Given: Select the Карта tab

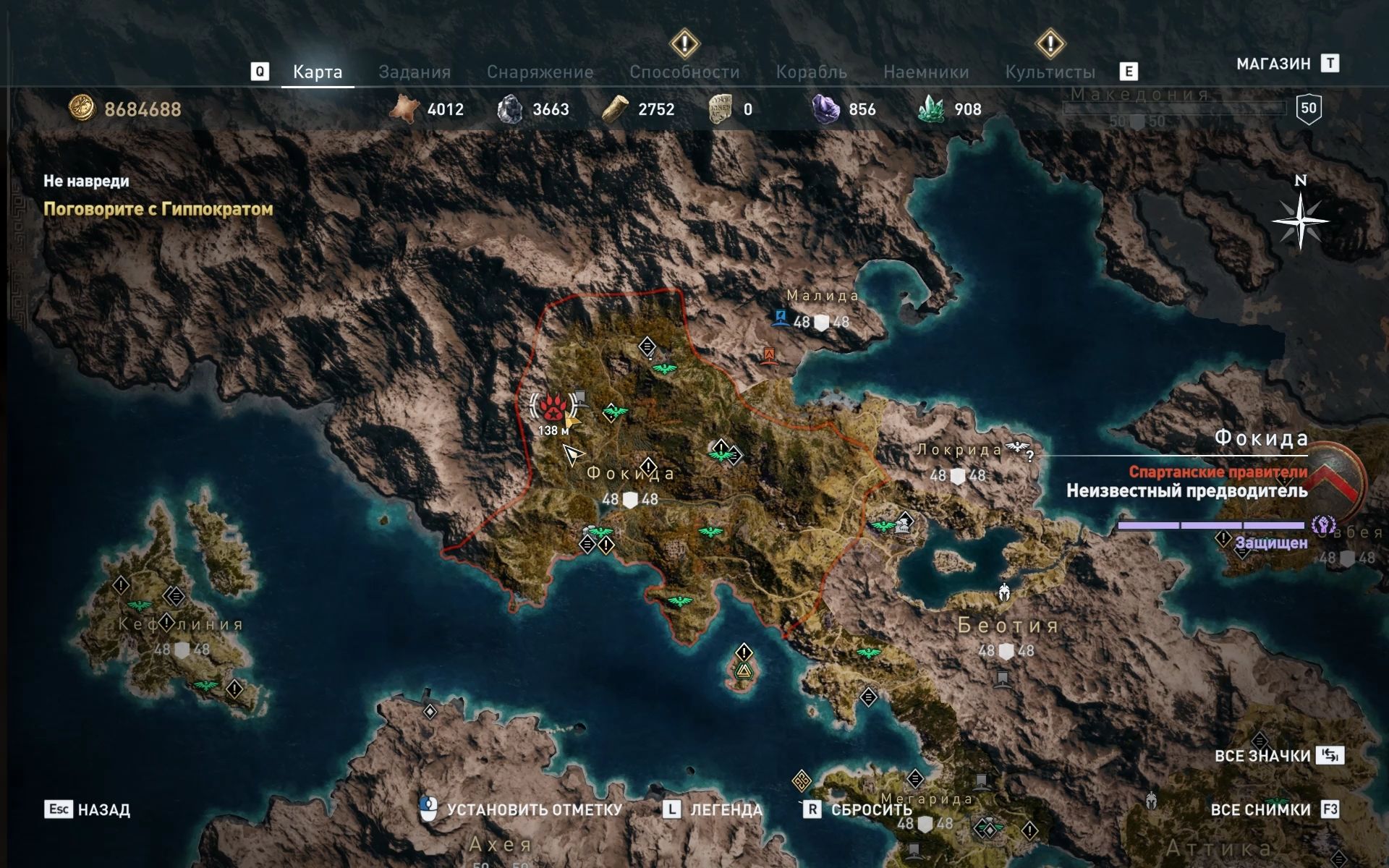Looking at the screenshot, I should coord(318,72).
